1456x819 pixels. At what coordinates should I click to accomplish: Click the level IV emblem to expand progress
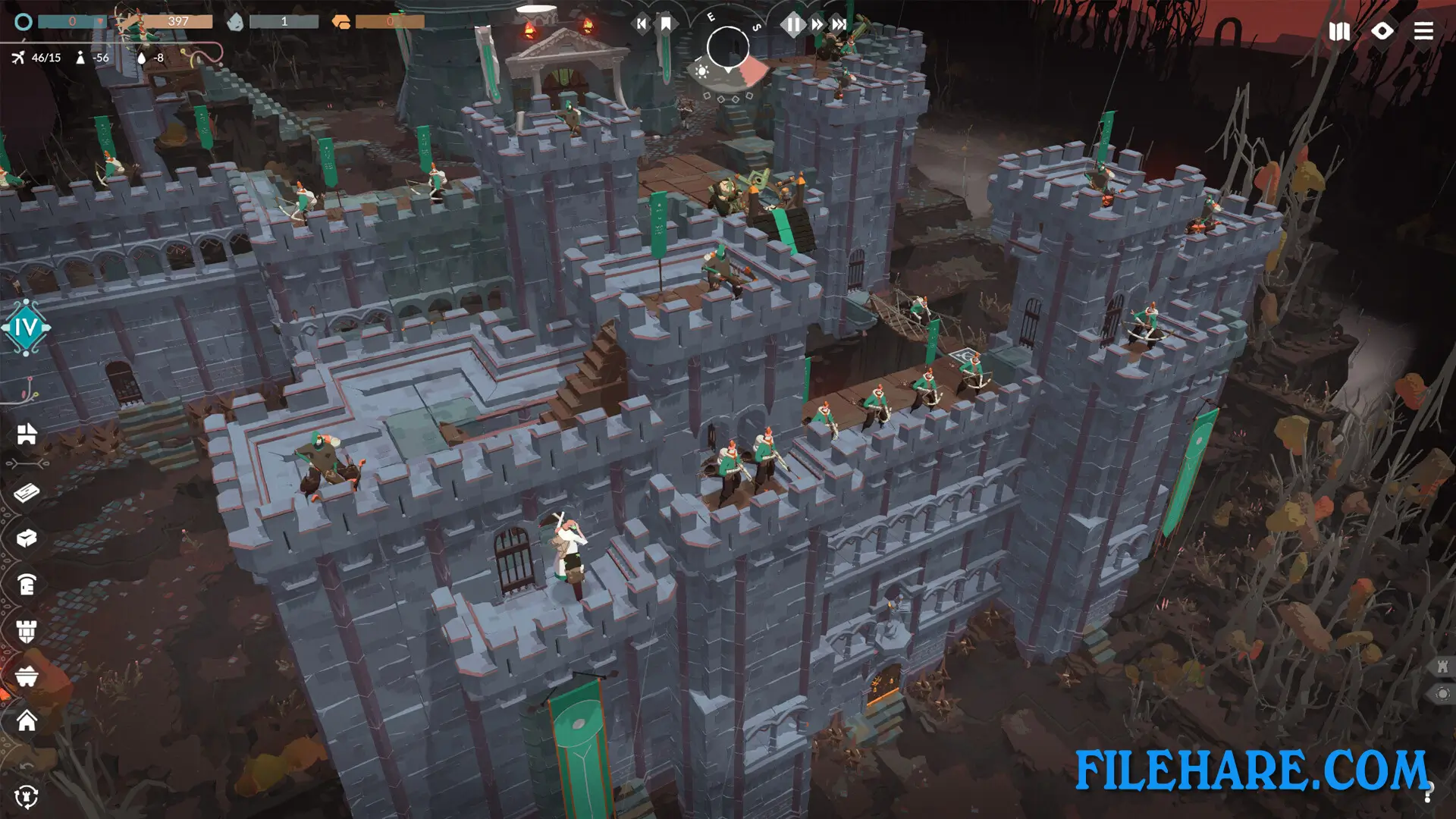pos(25,329)
